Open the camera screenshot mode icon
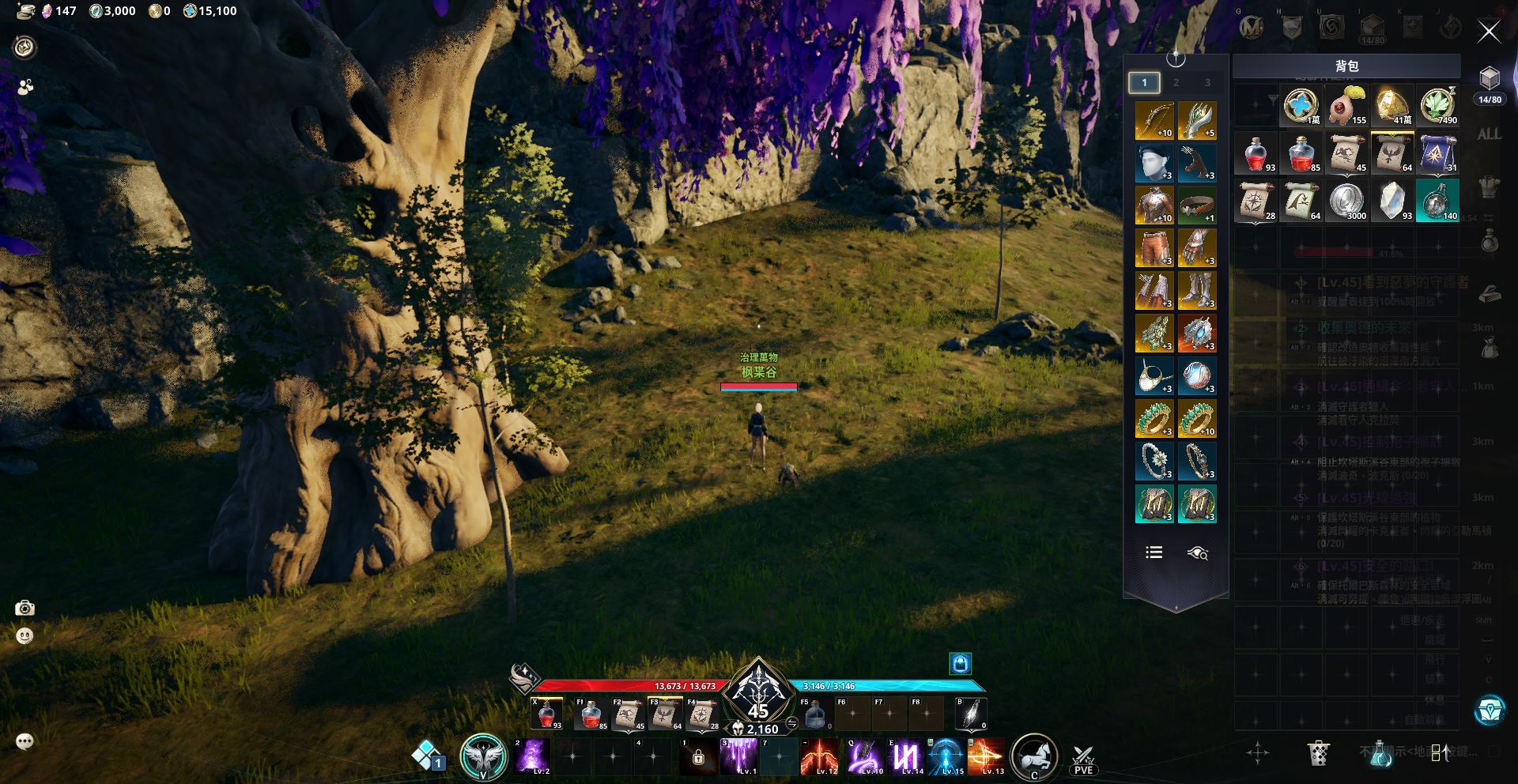Screen dimensions: 1518x784 [25, 608]
